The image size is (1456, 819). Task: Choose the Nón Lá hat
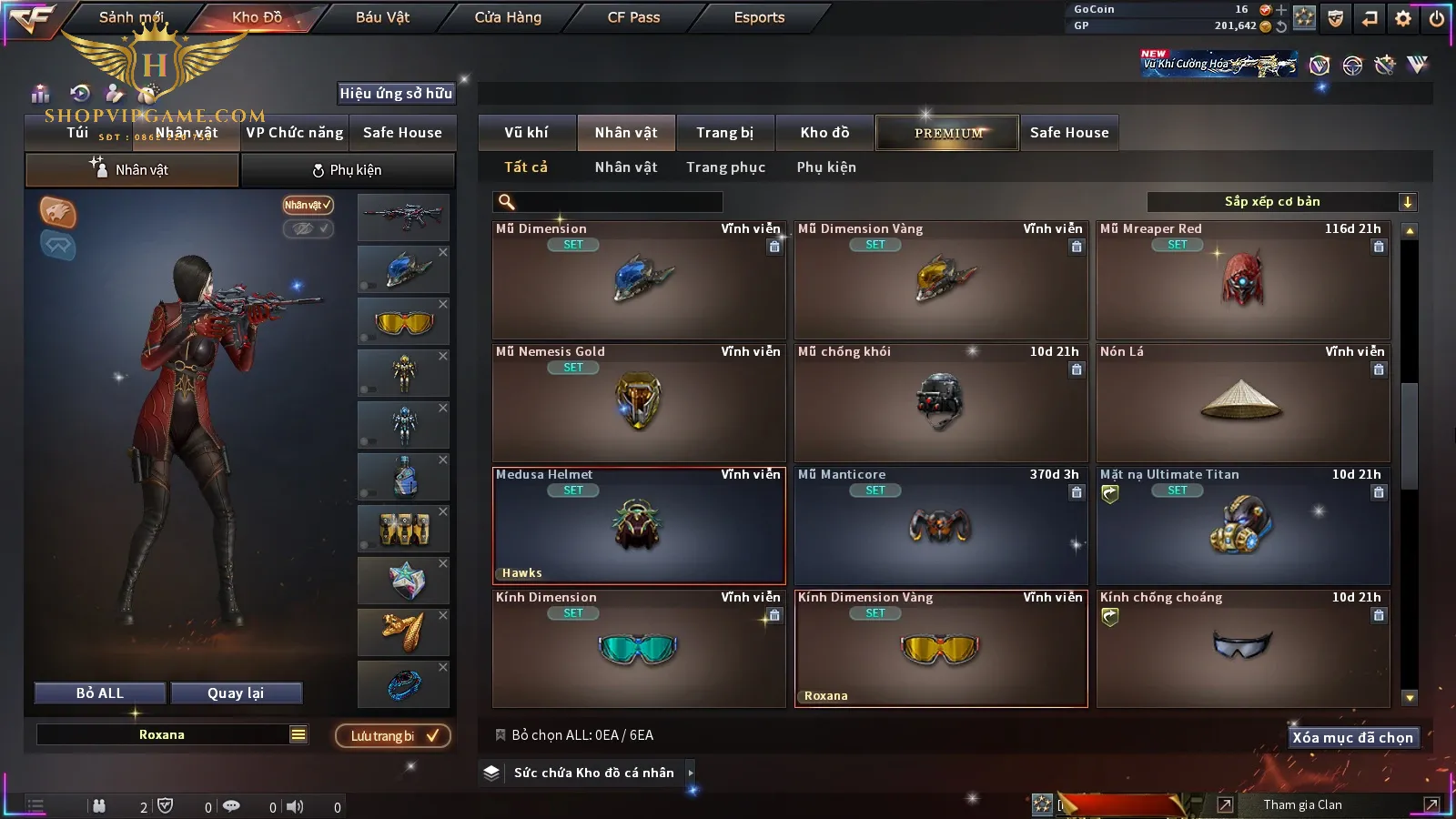[x=1242, y=403]
